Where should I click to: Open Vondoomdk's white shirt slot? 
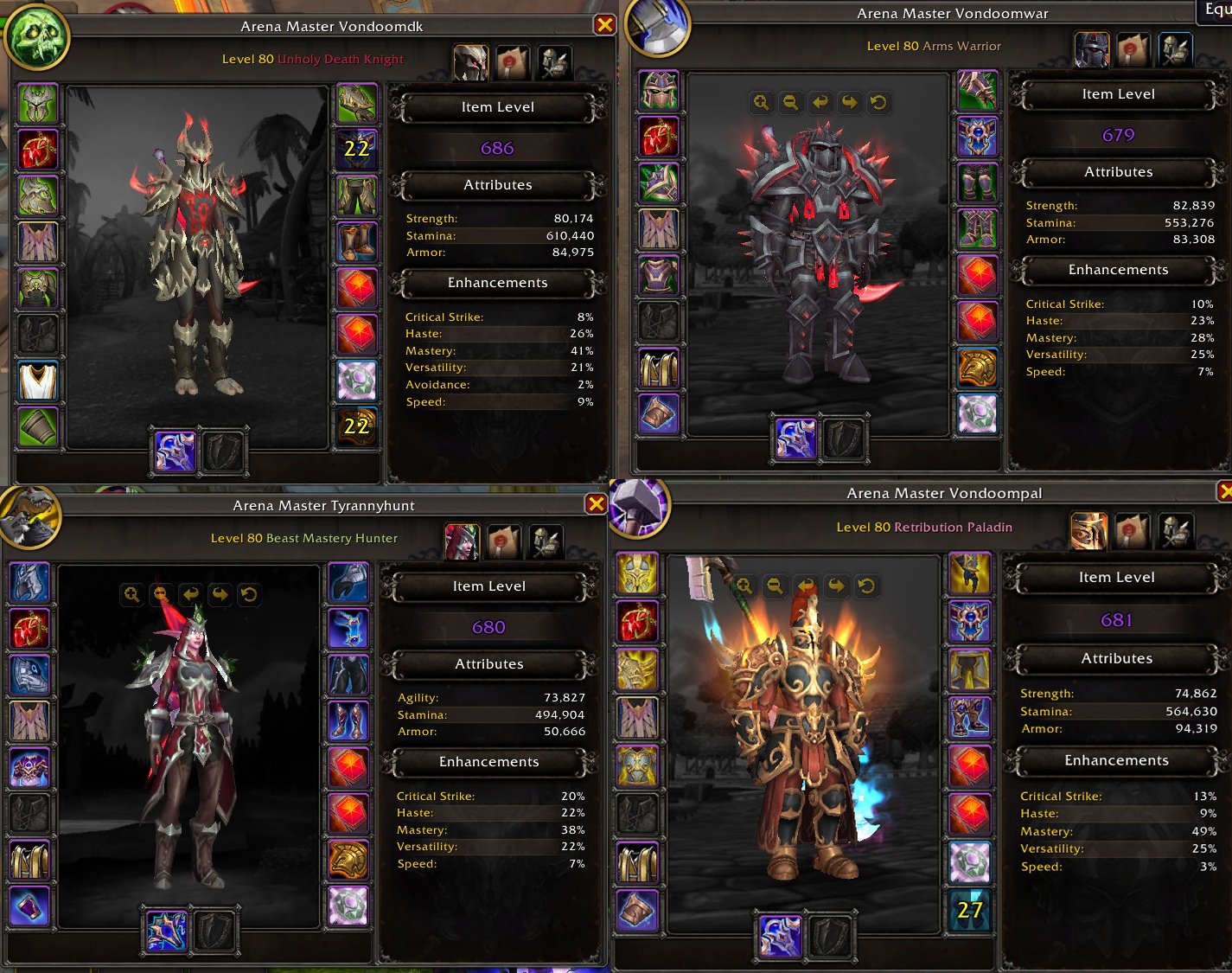tap(35, 379)
